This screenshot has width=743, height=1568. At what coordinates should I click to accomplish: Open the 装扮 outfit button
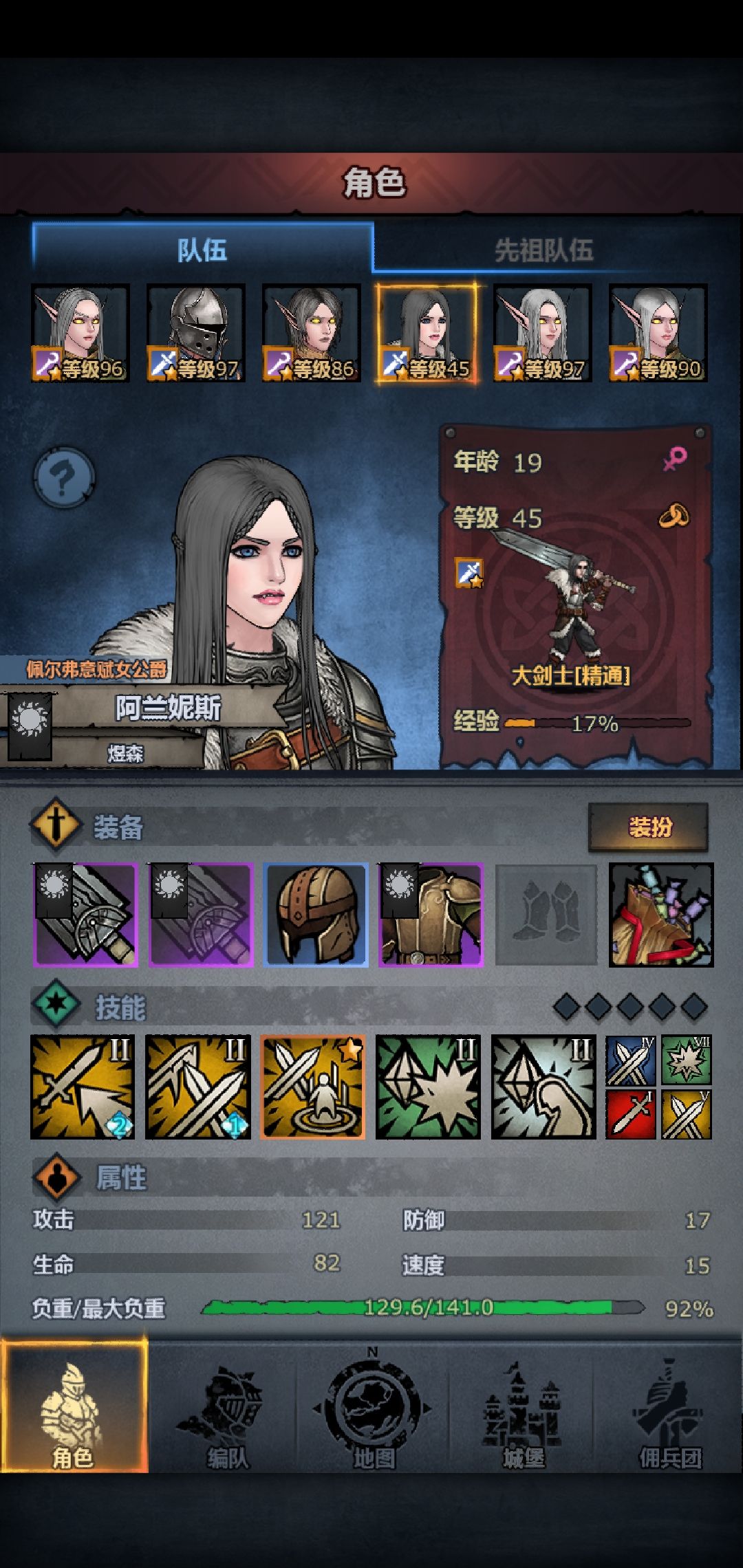(648, 827)
